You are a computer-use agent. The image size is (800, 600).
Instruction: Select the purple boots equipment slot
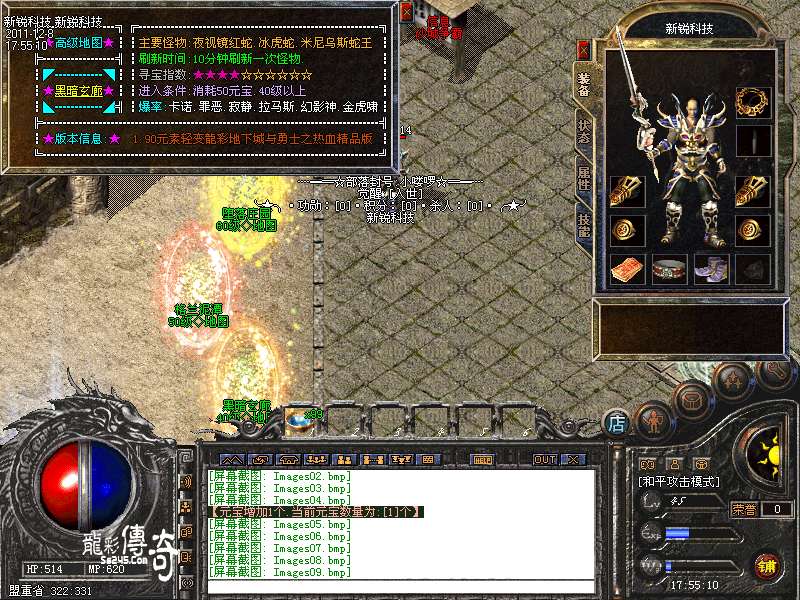(711, 269)
